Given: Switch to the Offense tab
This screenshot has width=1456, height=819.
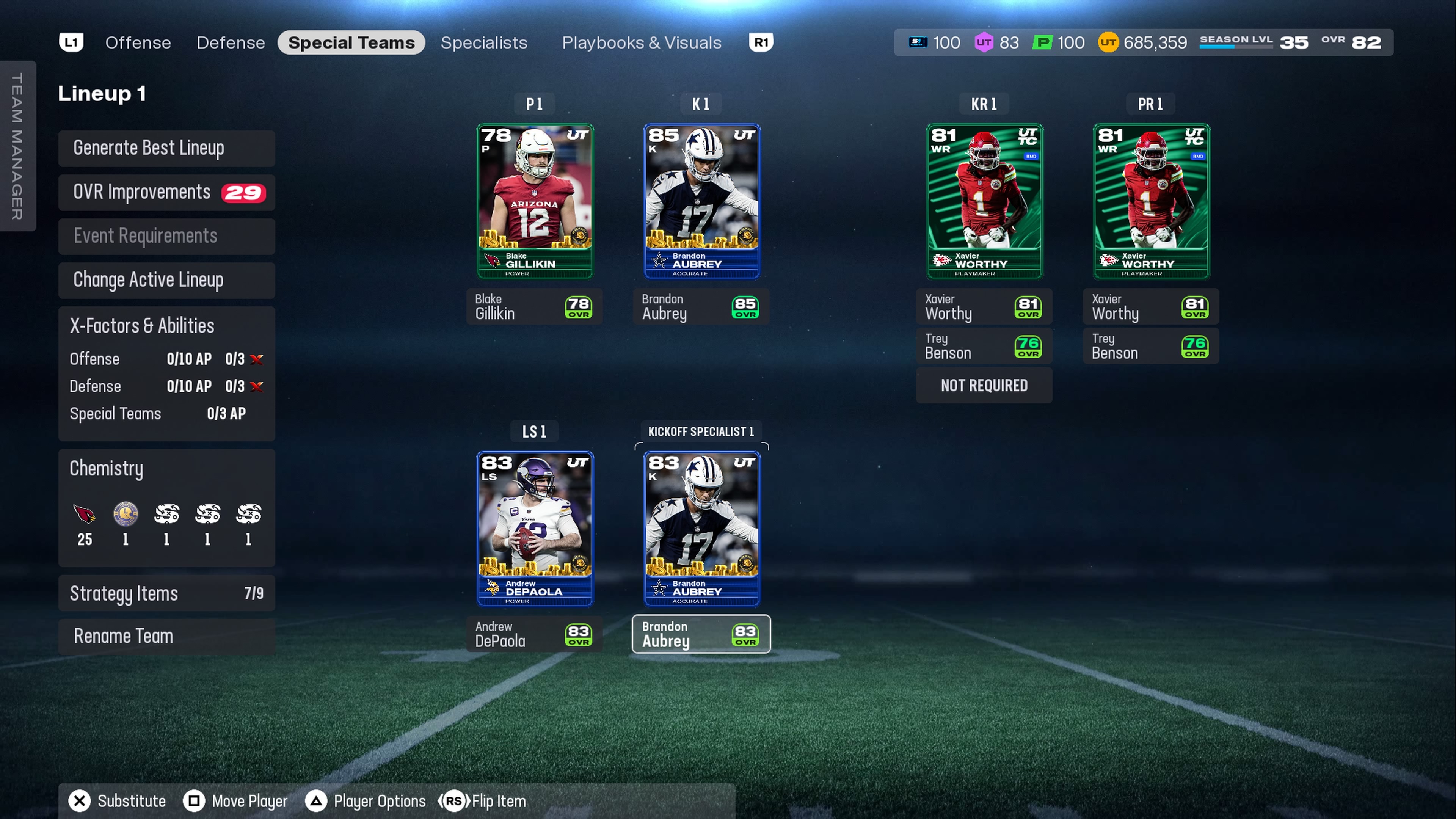Looking at the screenshot, I should (x=138, y=42).
